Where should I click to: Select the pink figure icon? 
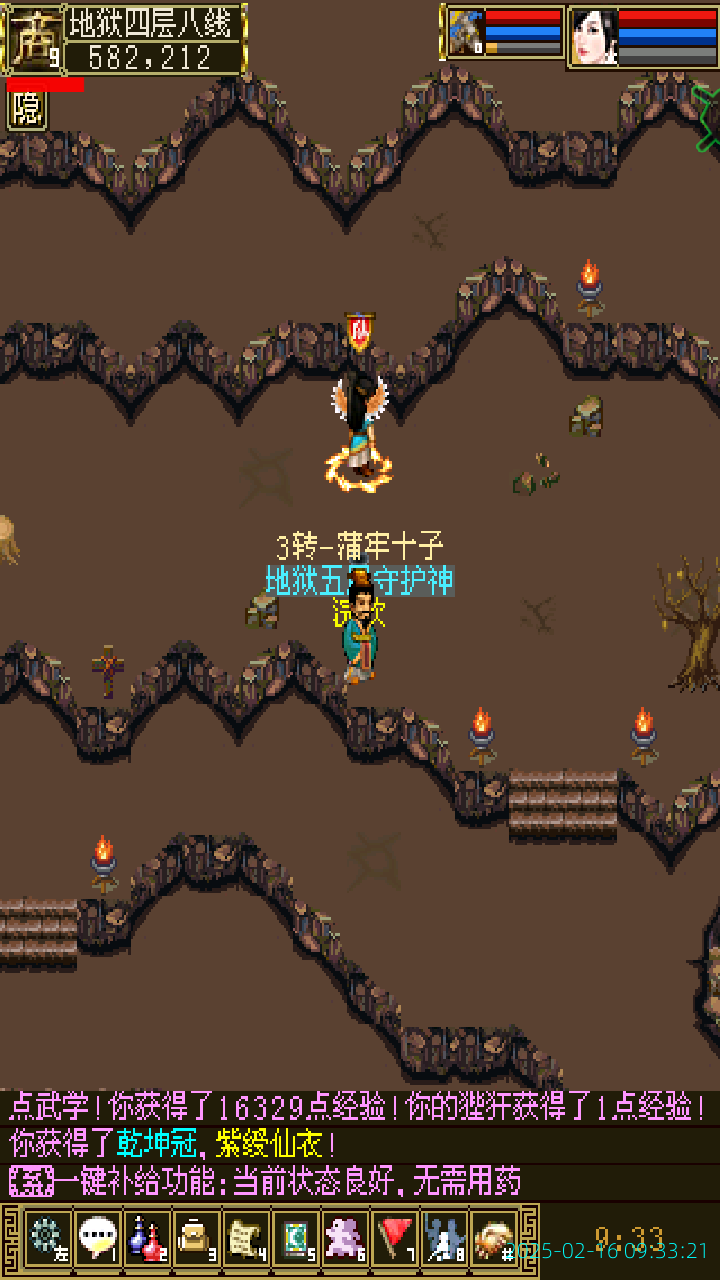(345, 1239)
